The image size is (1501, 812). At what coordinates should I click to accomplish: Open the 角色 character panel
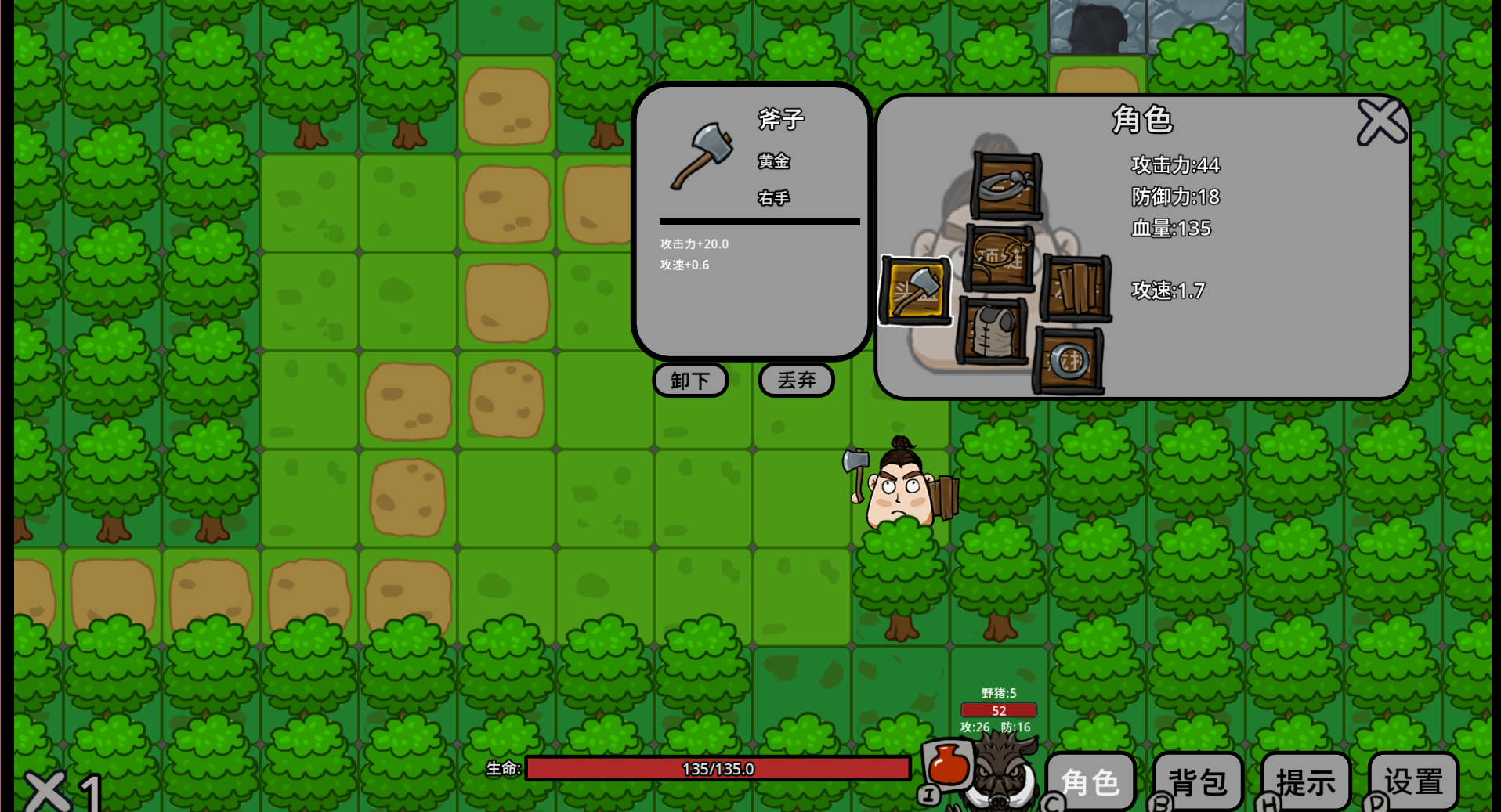pos(1090,780)
